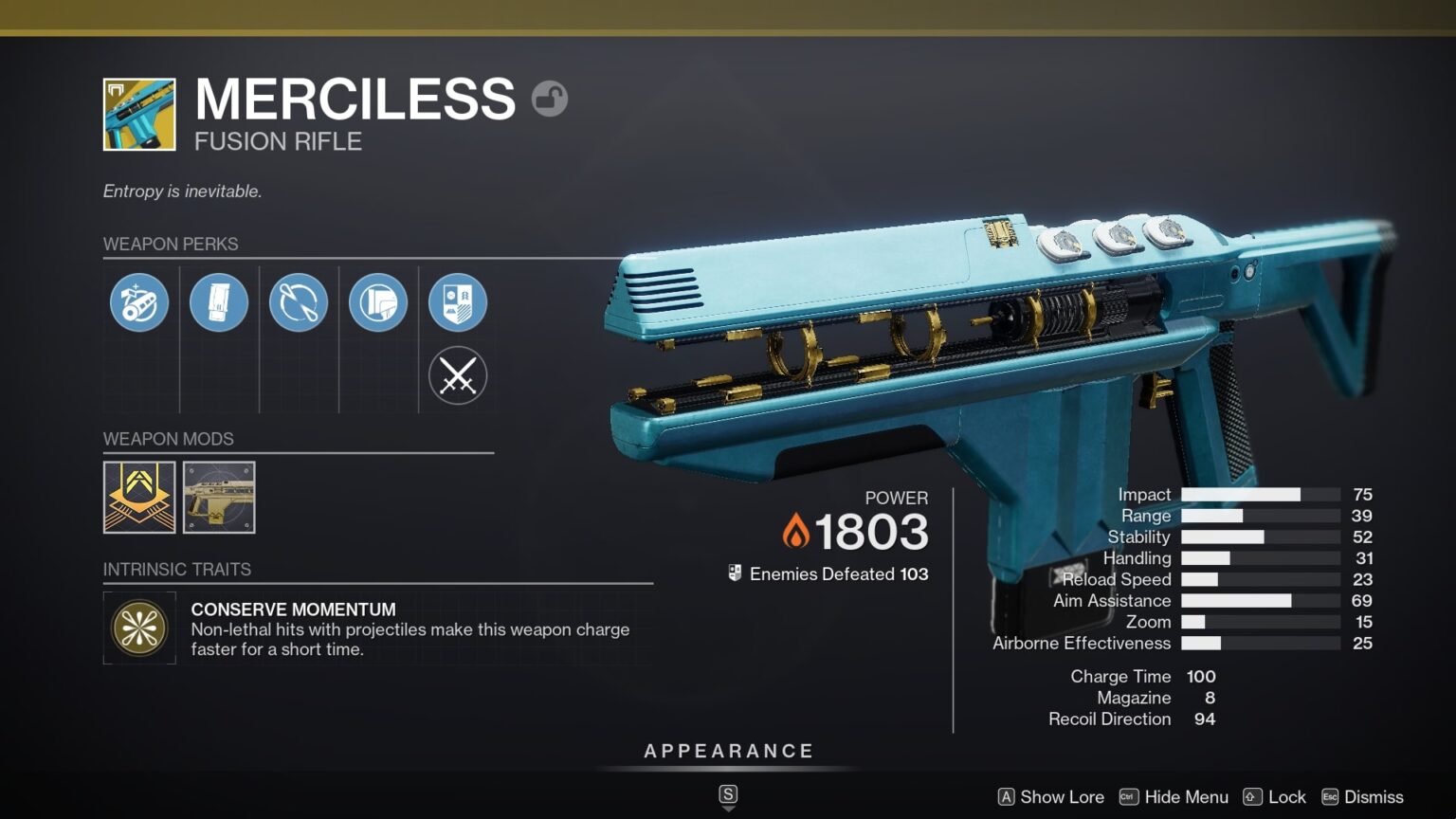Click the fifth column trait perk icon
This screenshot has width=1456, height=819.
pos(458,301)
